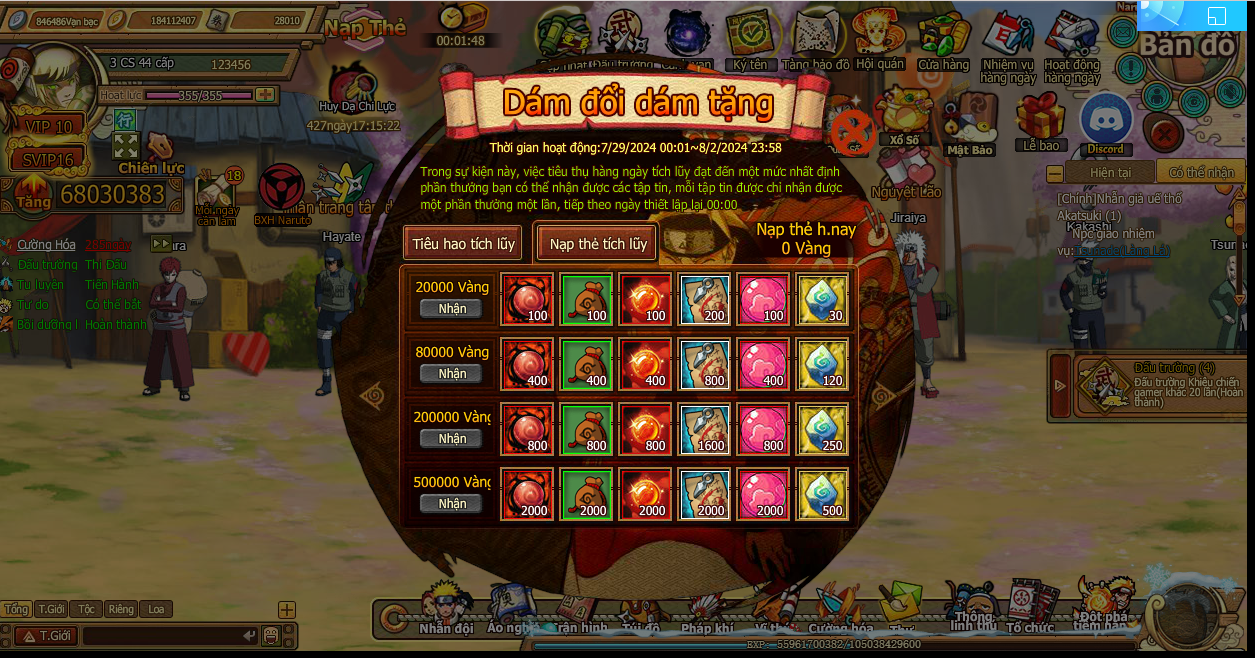Select the T.Giới chat channel tab
The width and height of the screenshot is (1255, 658).
coord(51,609)
